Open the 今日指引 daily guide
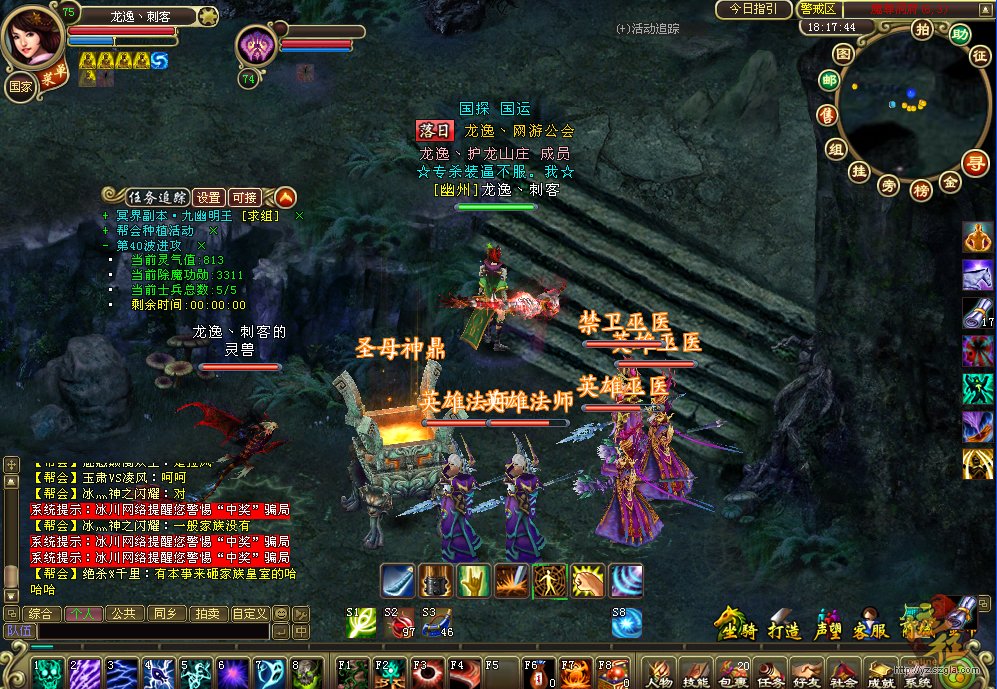The height and width of the screenshot is (689, 997). [753, 9]
